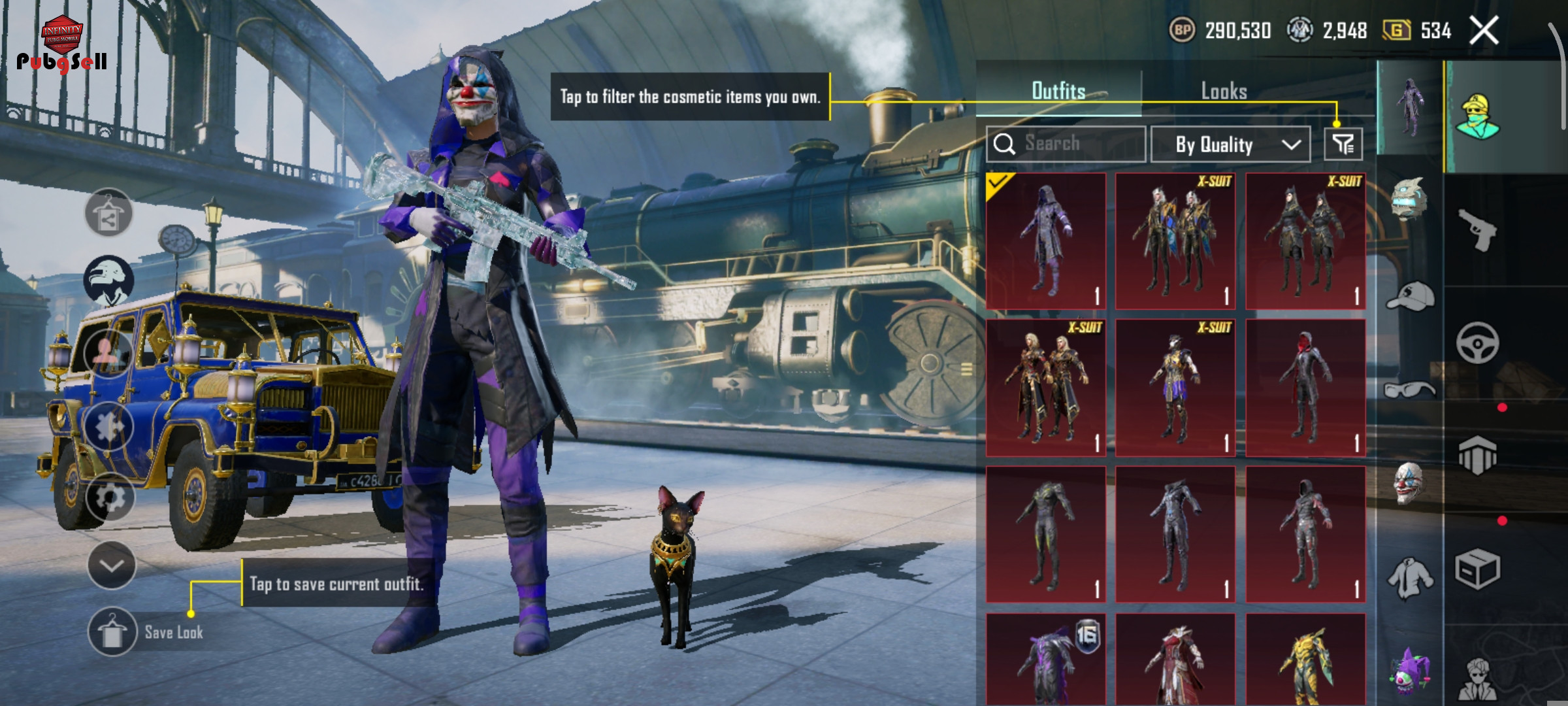Close the inventory with the X button
This screenshot has width=1568, height=706.
(1484, 31)
